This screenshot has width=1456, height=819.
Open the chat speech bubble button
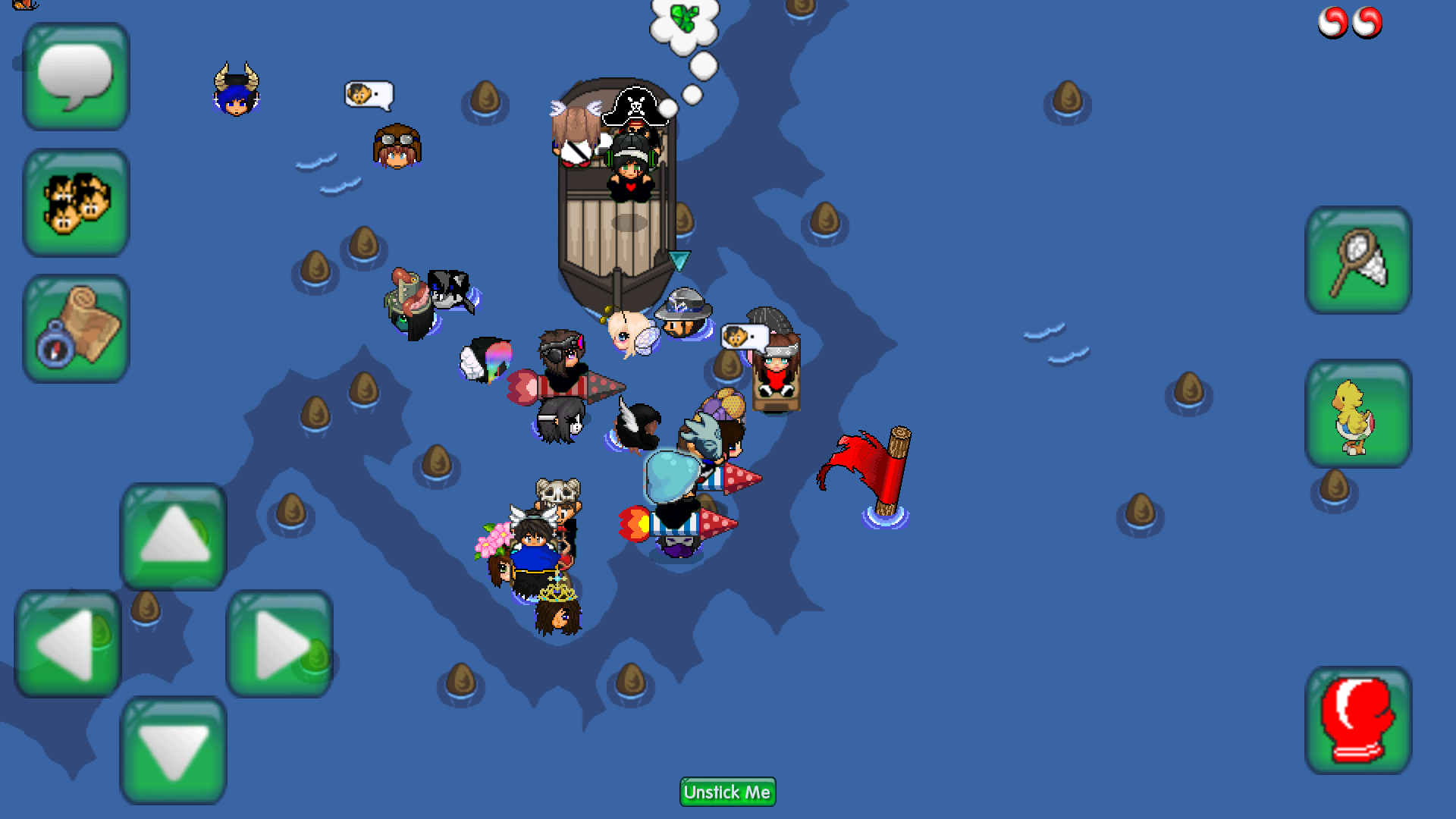coord(76,77)
